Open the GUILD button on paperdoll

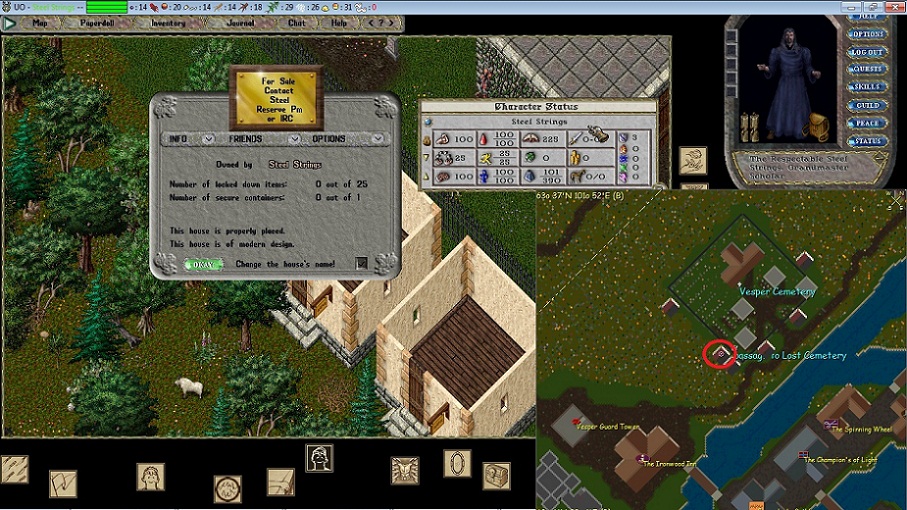[x=867, y=105]
